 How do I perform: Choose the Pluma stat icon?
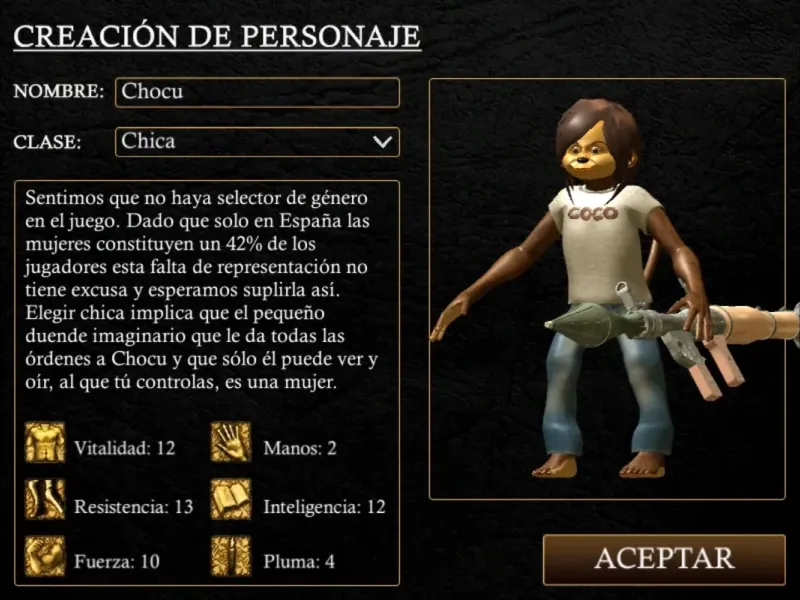click(231, 556)
